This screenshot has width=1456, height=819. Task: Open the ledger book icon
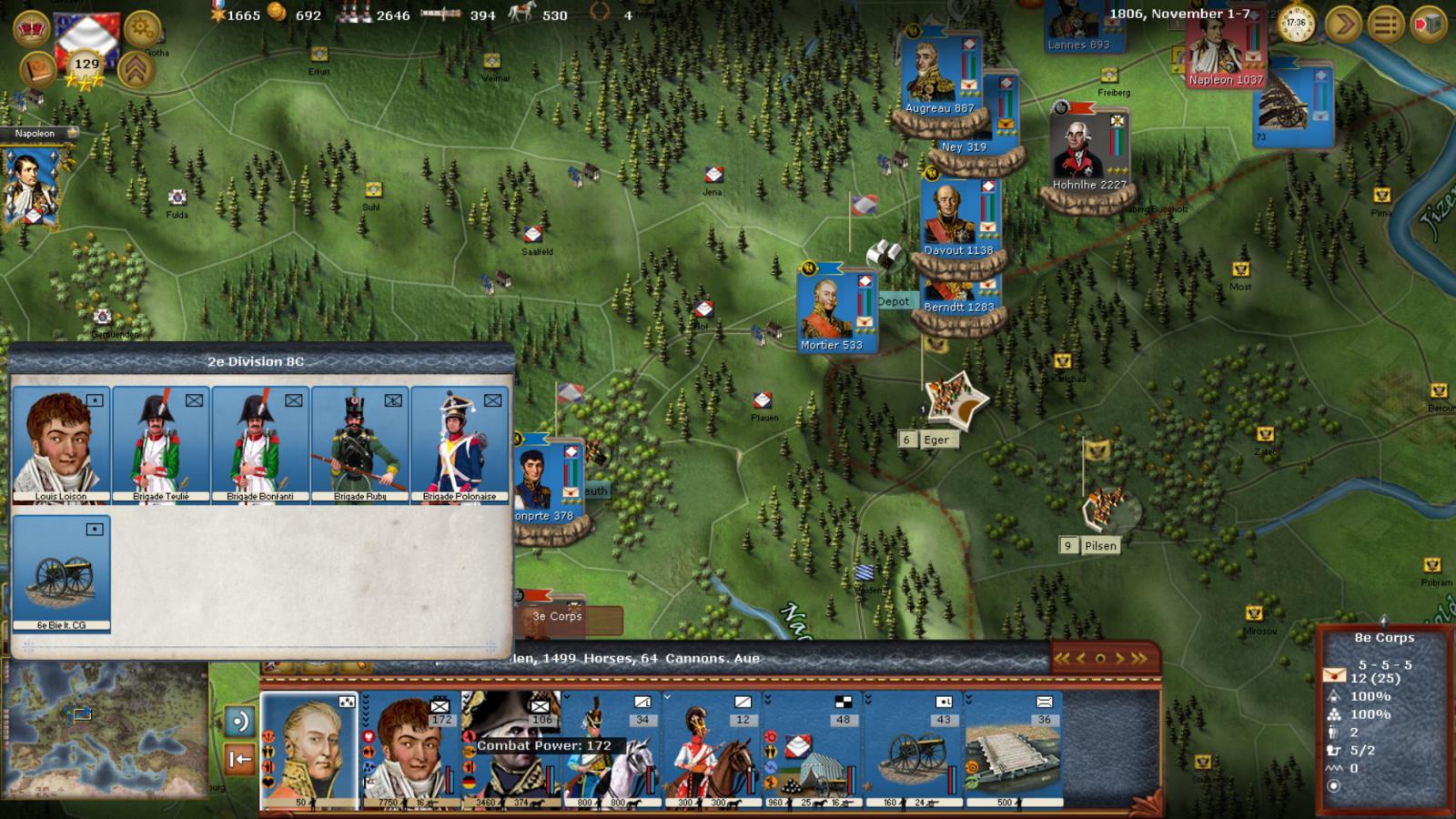tap(37, 70)
